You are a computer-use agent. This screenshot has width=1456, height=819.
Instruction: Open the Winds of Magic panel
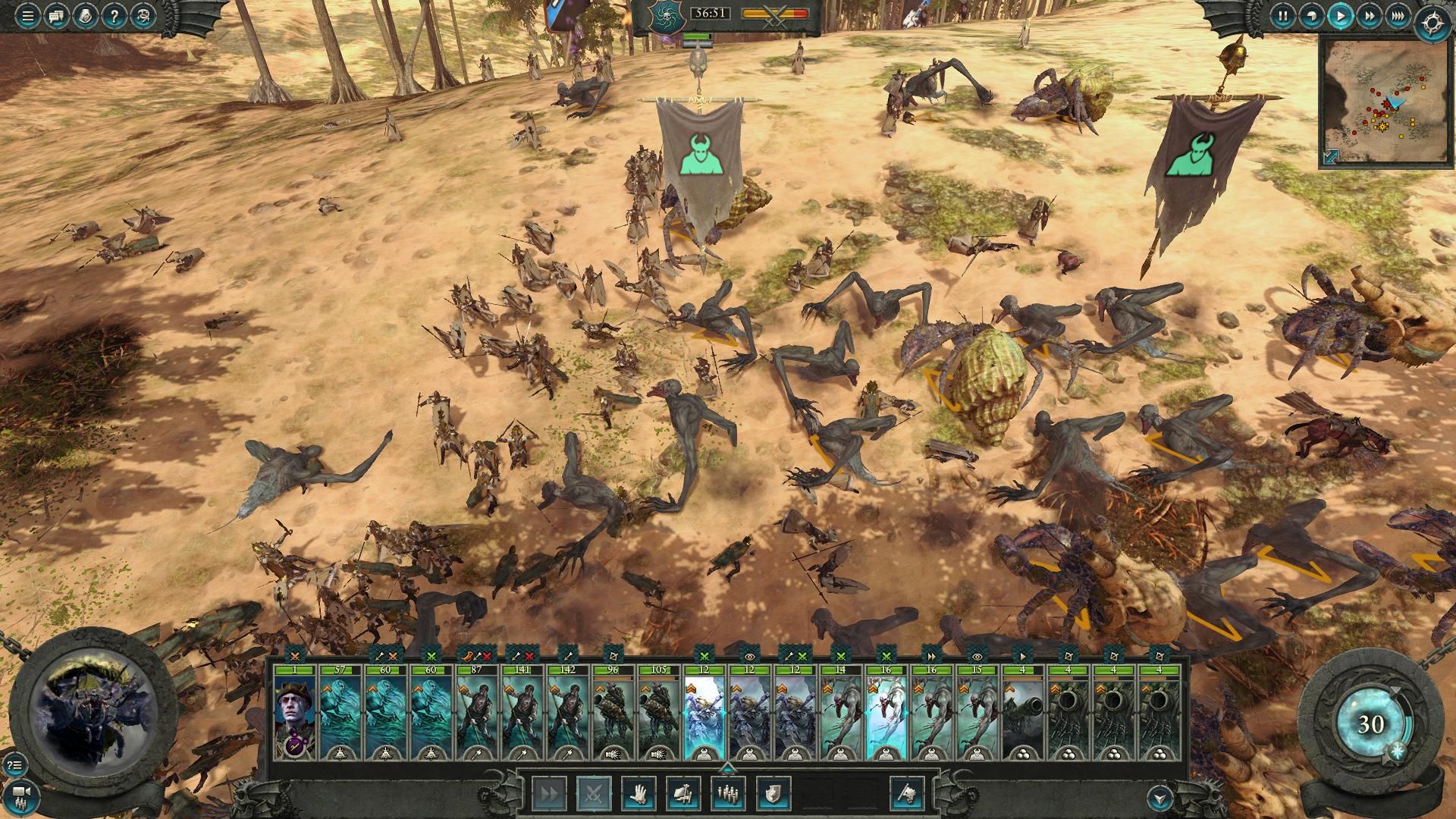[x=1370, y=725]
